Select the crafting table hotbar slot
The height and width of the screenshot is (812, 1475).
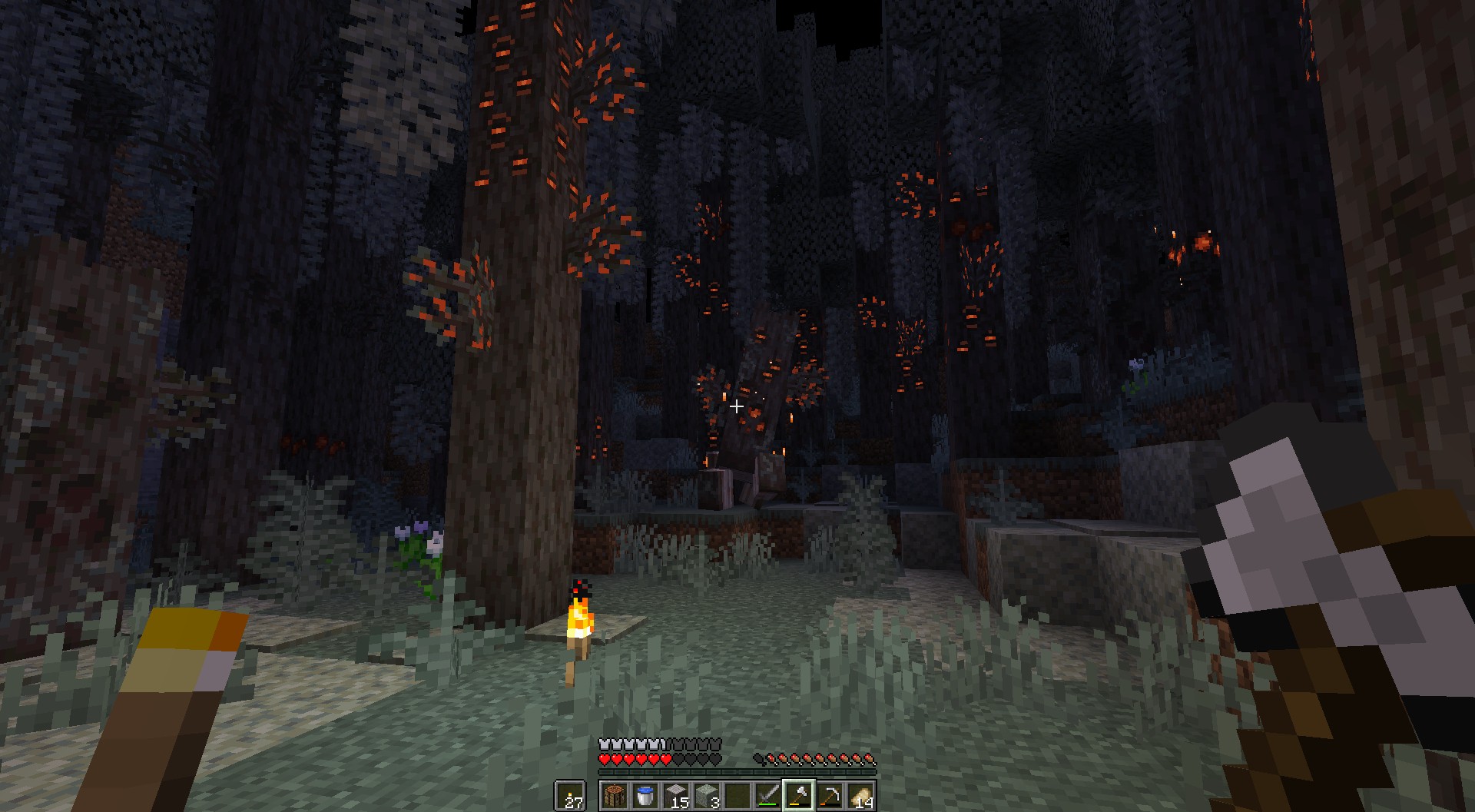coord(615,796)
